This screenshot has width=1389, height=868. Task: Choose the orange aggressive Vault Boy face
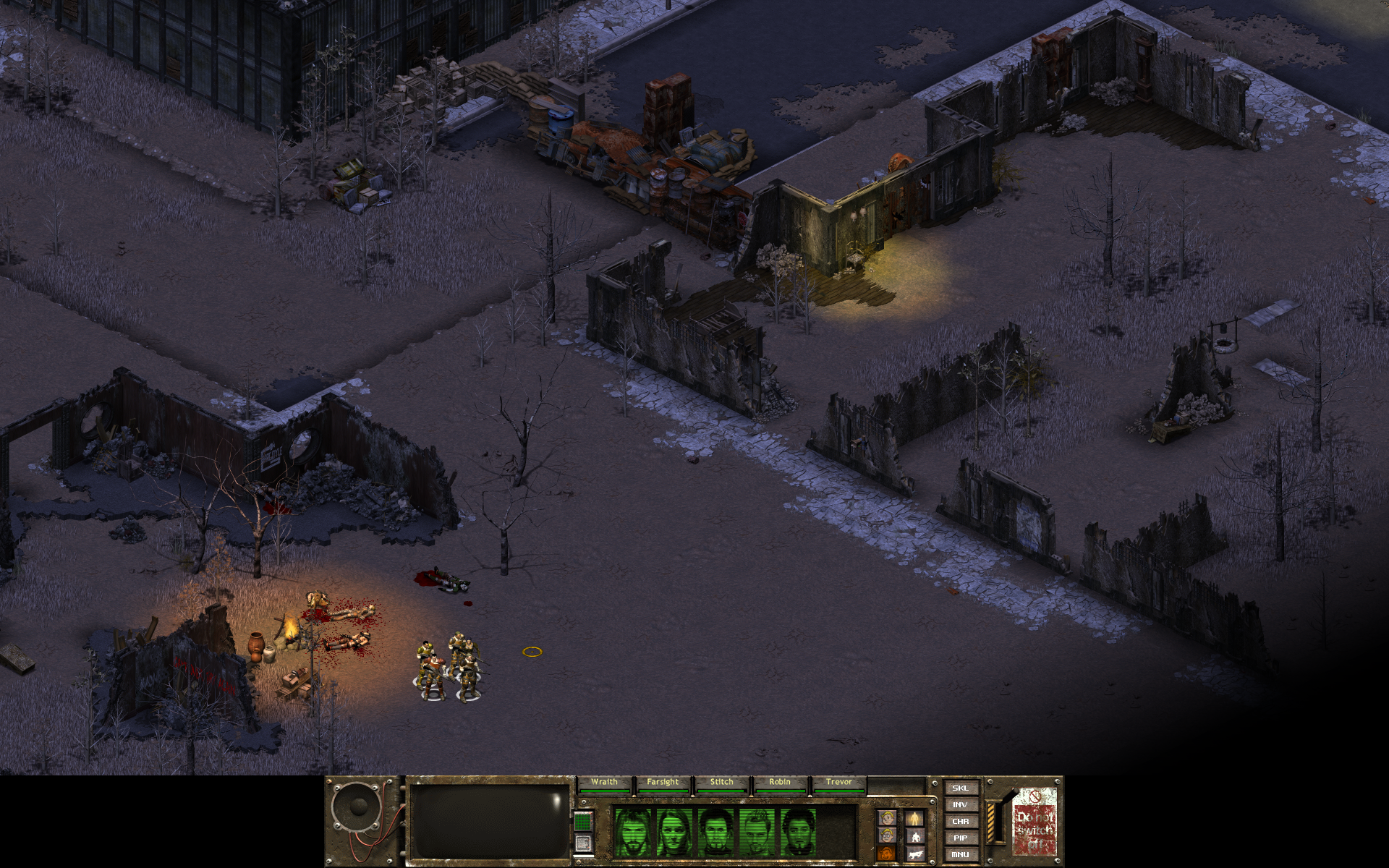888,855
